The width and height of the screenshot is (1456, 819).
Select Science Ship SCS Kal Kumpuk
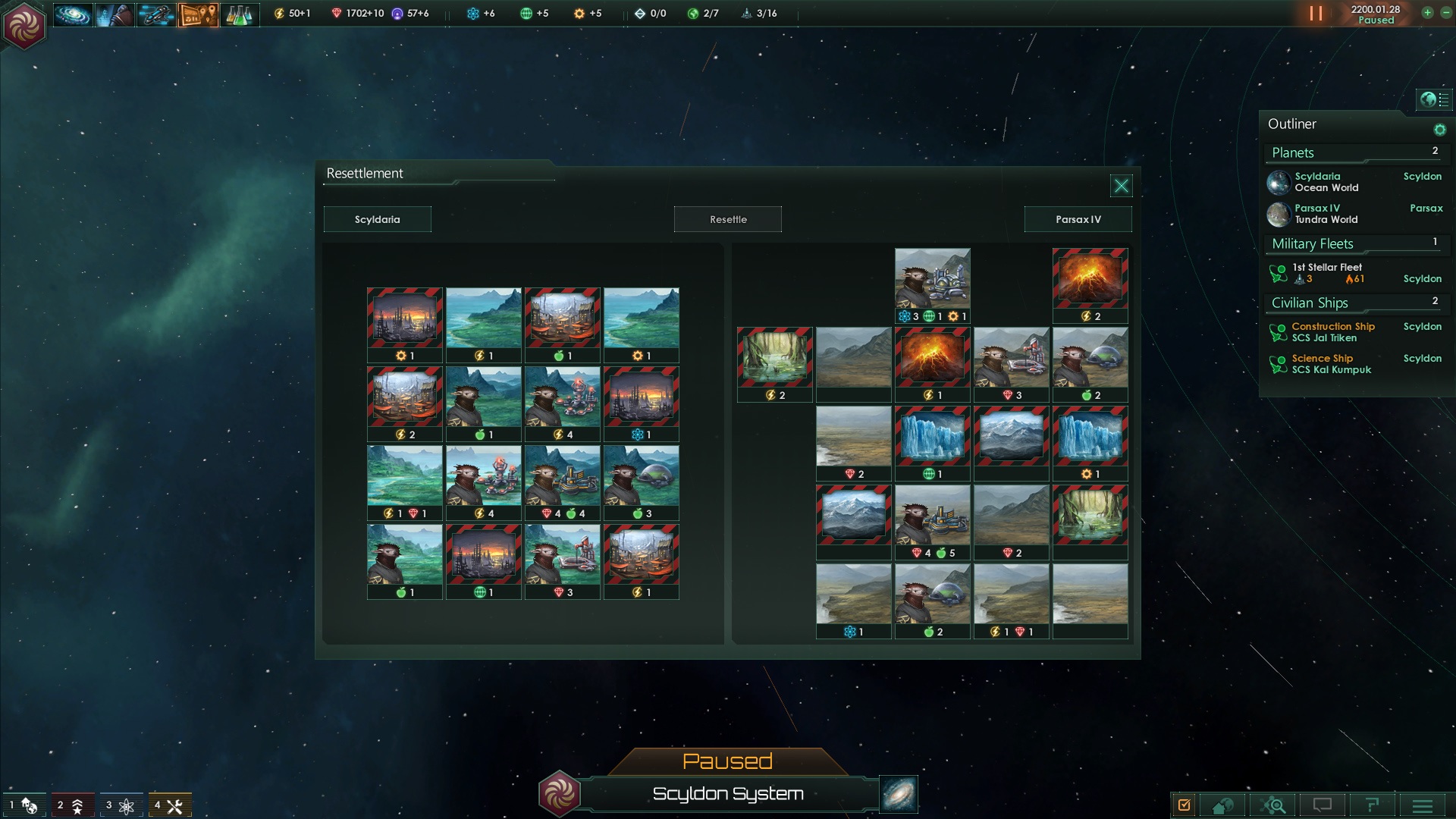(x=1331, y=364)
